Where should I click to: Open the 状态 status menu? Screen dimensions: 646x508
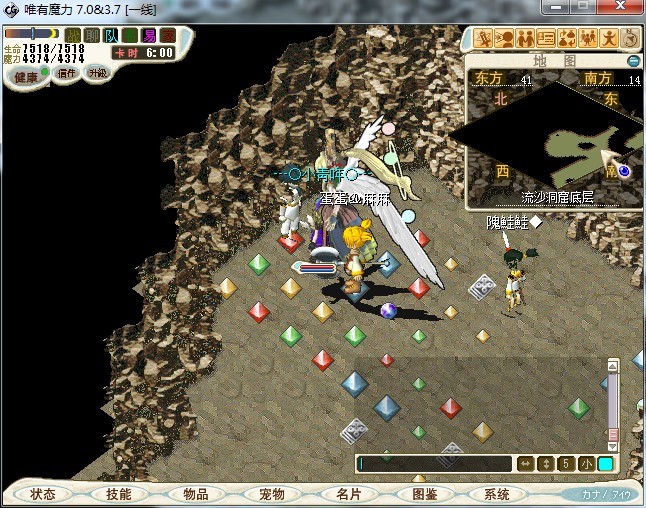43,494
